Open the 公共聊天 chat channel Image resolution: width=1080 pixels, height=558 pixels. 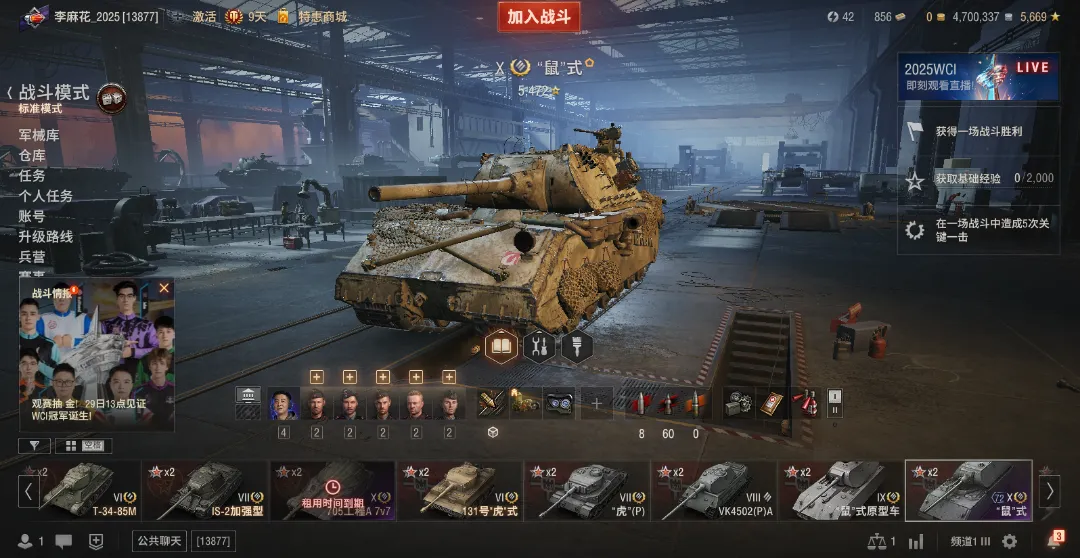point(159,541)
